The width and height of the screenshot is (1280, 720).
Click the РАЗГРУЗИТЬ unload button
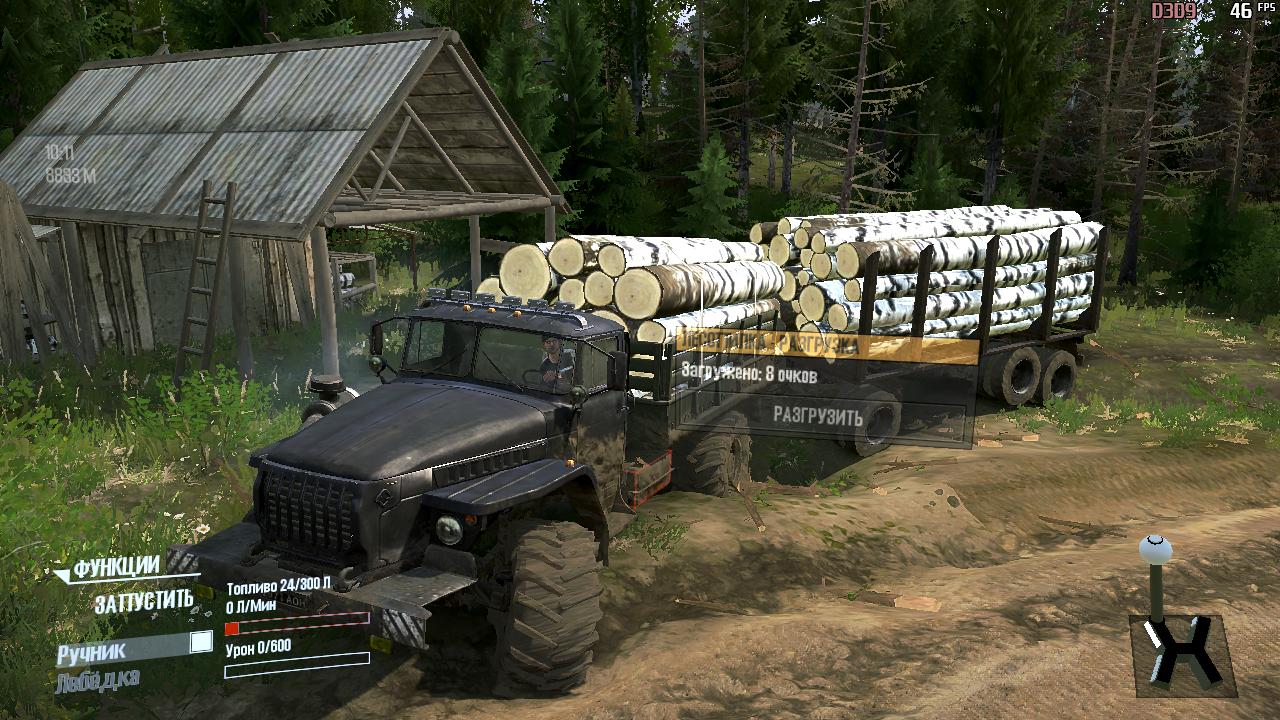(x=817, y=416)
